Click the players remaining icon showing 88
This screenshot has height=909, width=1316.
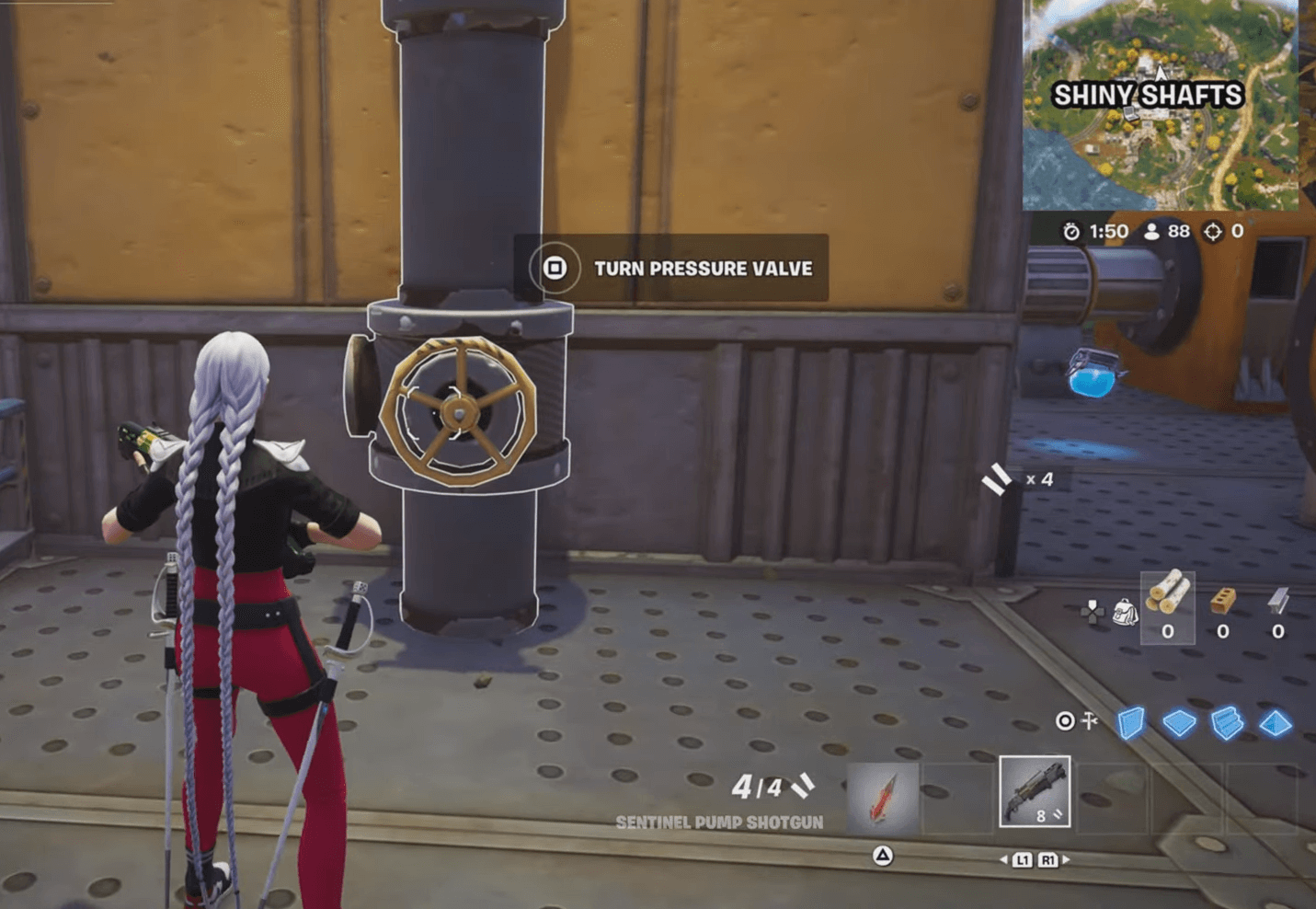1152,232
